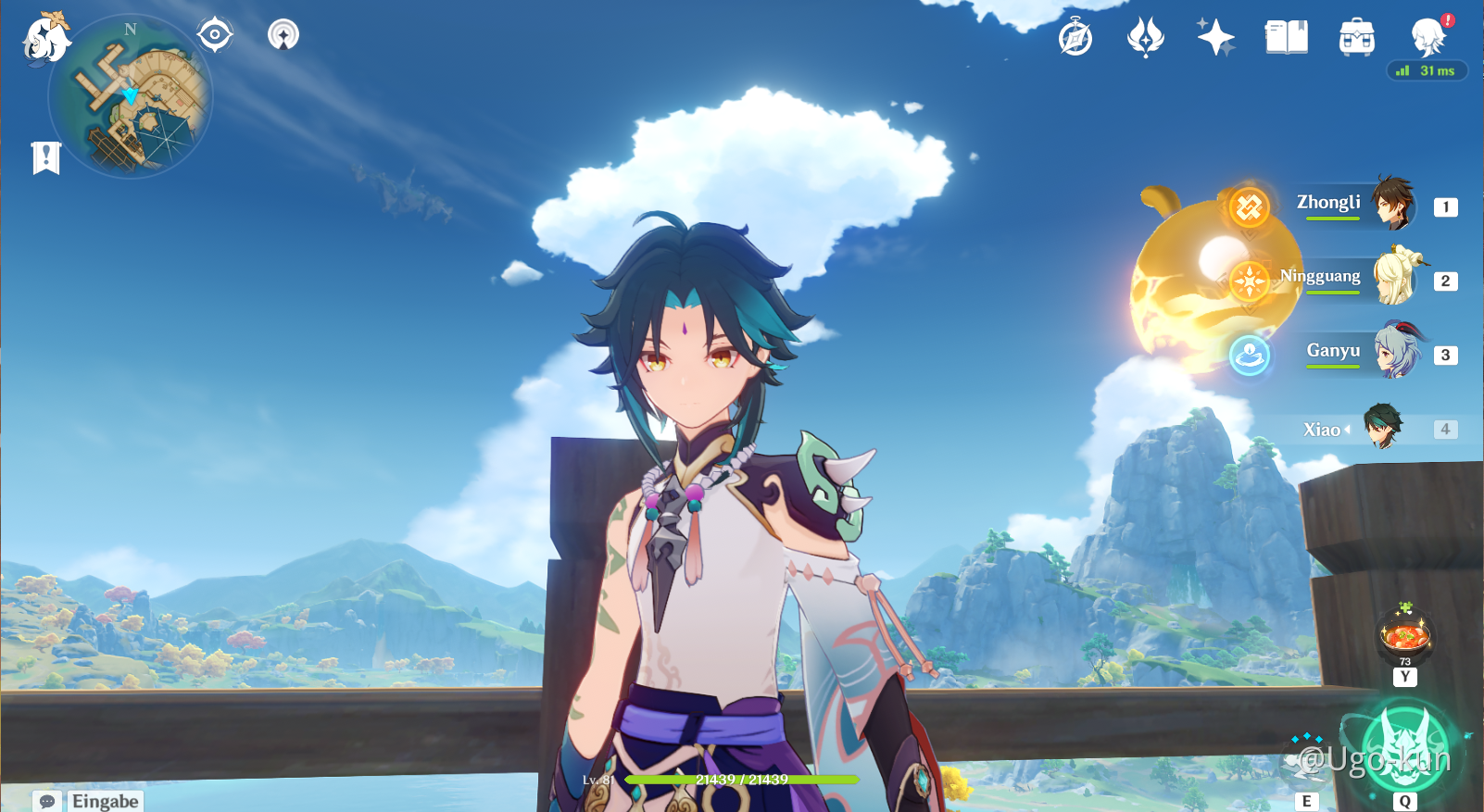Screen dimensions: 1484x812
Task: Activate Xiao's mask Elemental Burst
Action: click(x=1405, y=746)
